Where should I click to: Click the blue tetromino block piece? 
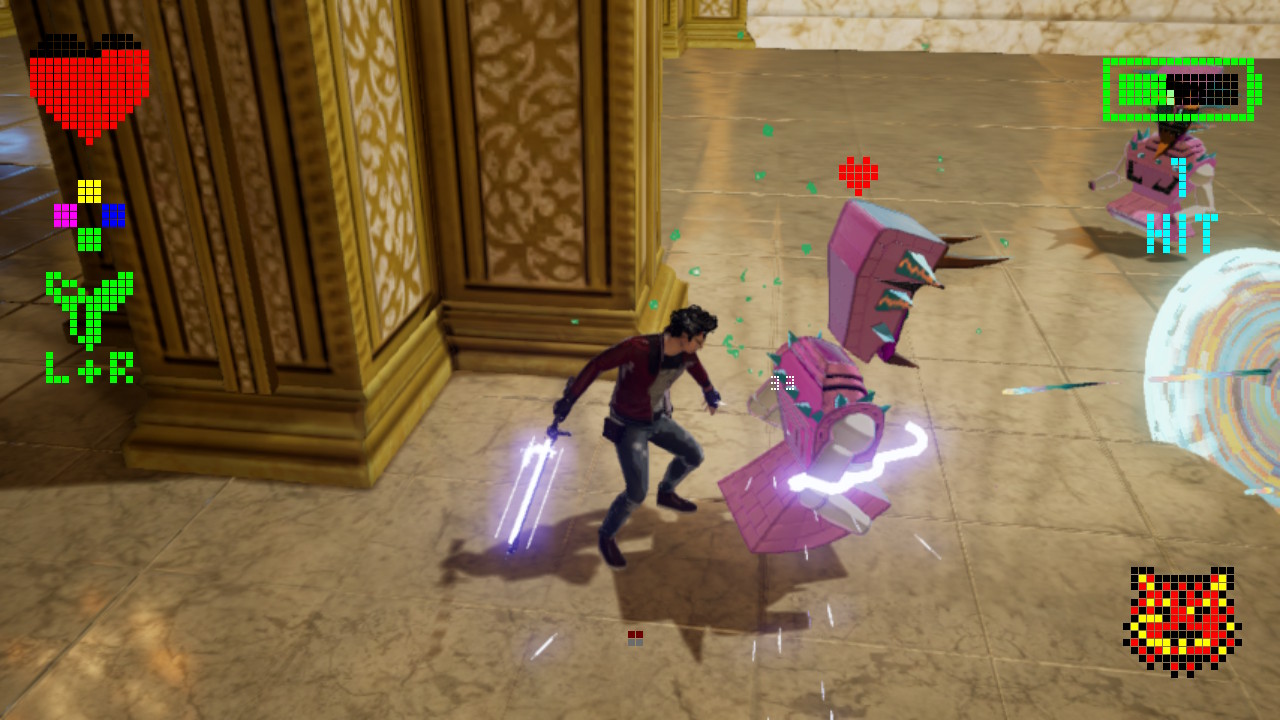coord(113,215)
